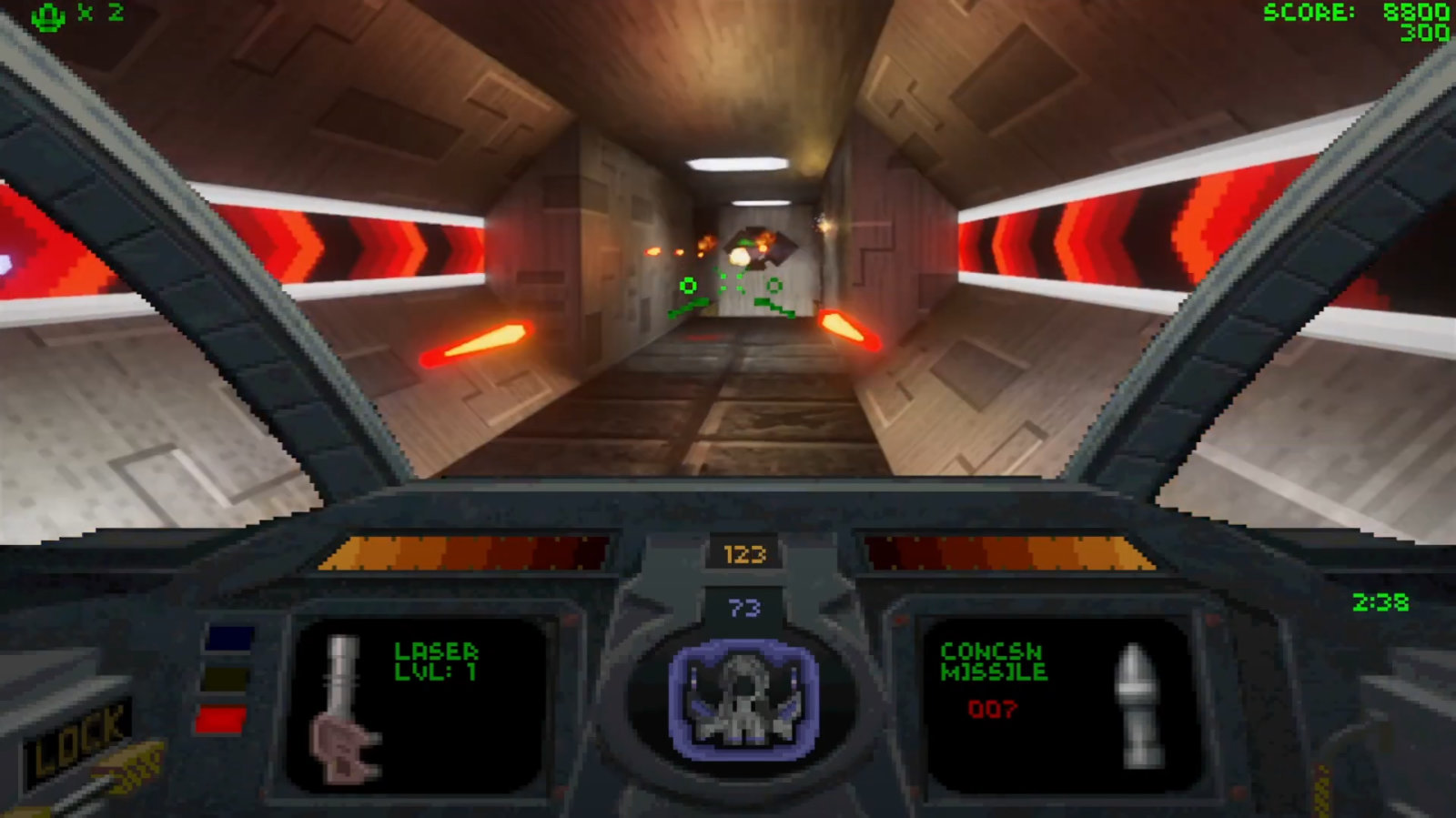
Task: Select the Laser primary weapon display
Action: click(417, 702)
